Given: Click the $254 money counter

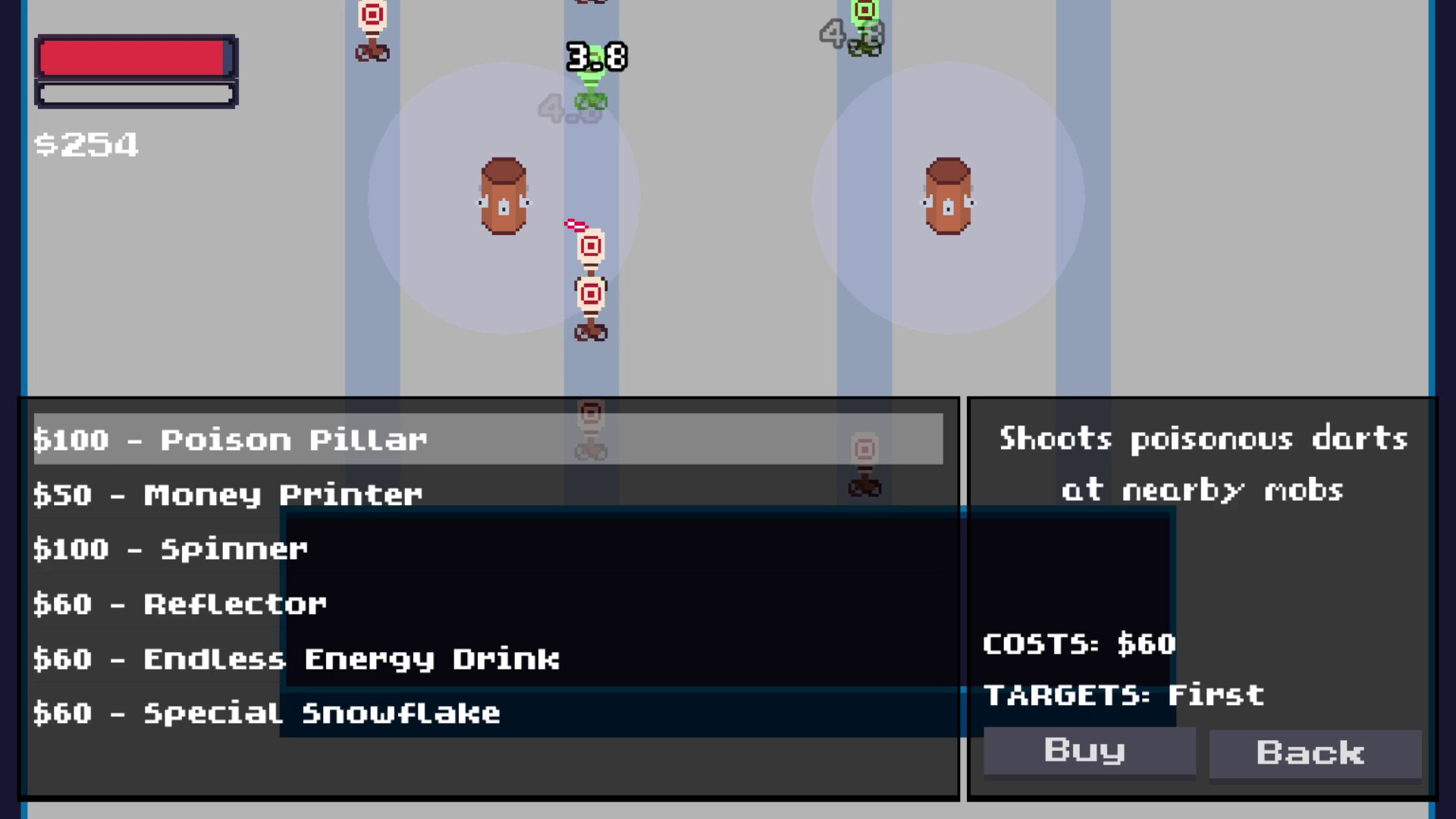Looking at the screenshot, I should pyautogui.click(x=87, y=144).
